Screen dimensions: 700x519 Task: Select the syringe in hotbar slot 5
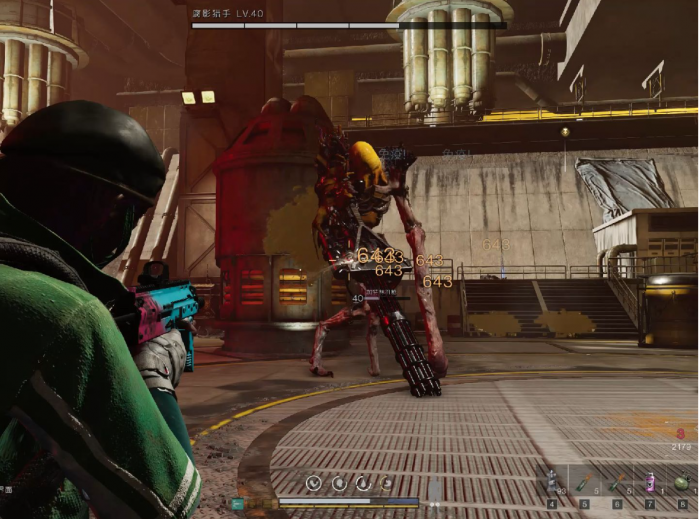(585, 484)
